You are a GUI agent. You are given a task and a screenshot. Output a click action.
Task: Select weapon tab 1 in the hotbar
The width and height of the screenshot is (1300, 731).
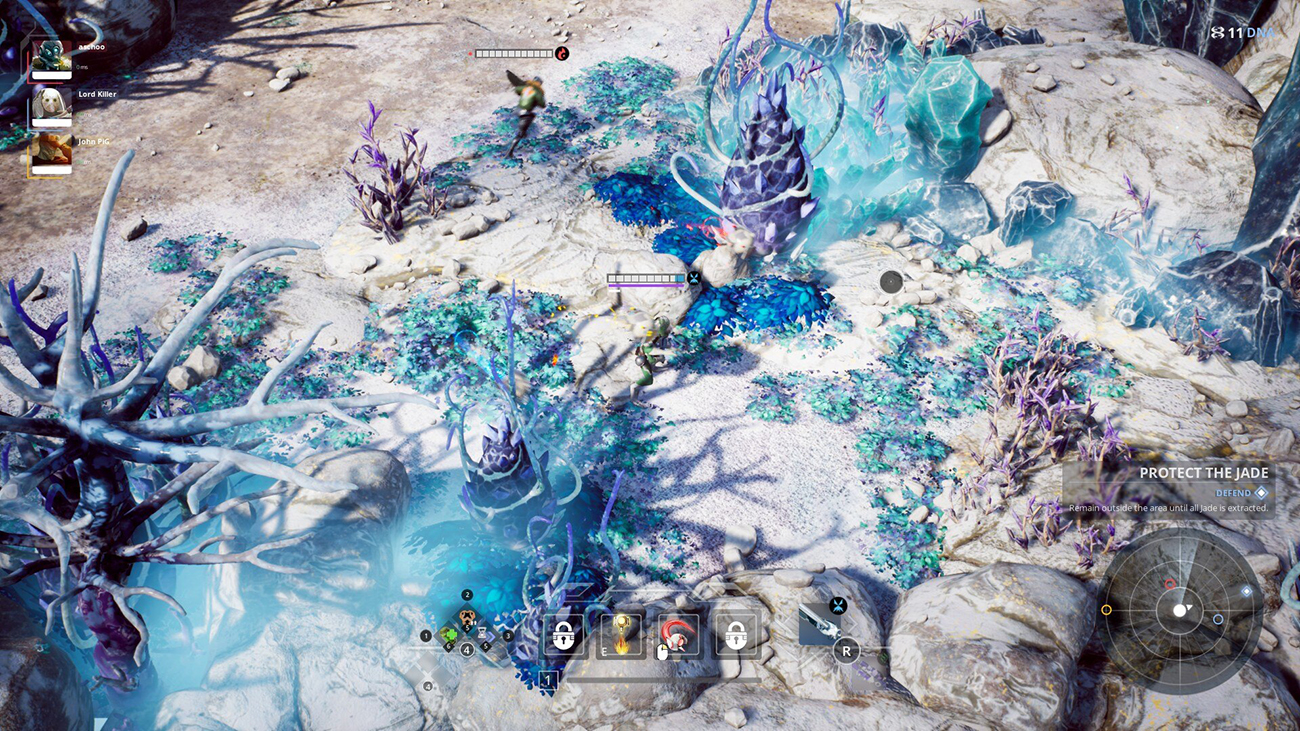coord(548,681)
